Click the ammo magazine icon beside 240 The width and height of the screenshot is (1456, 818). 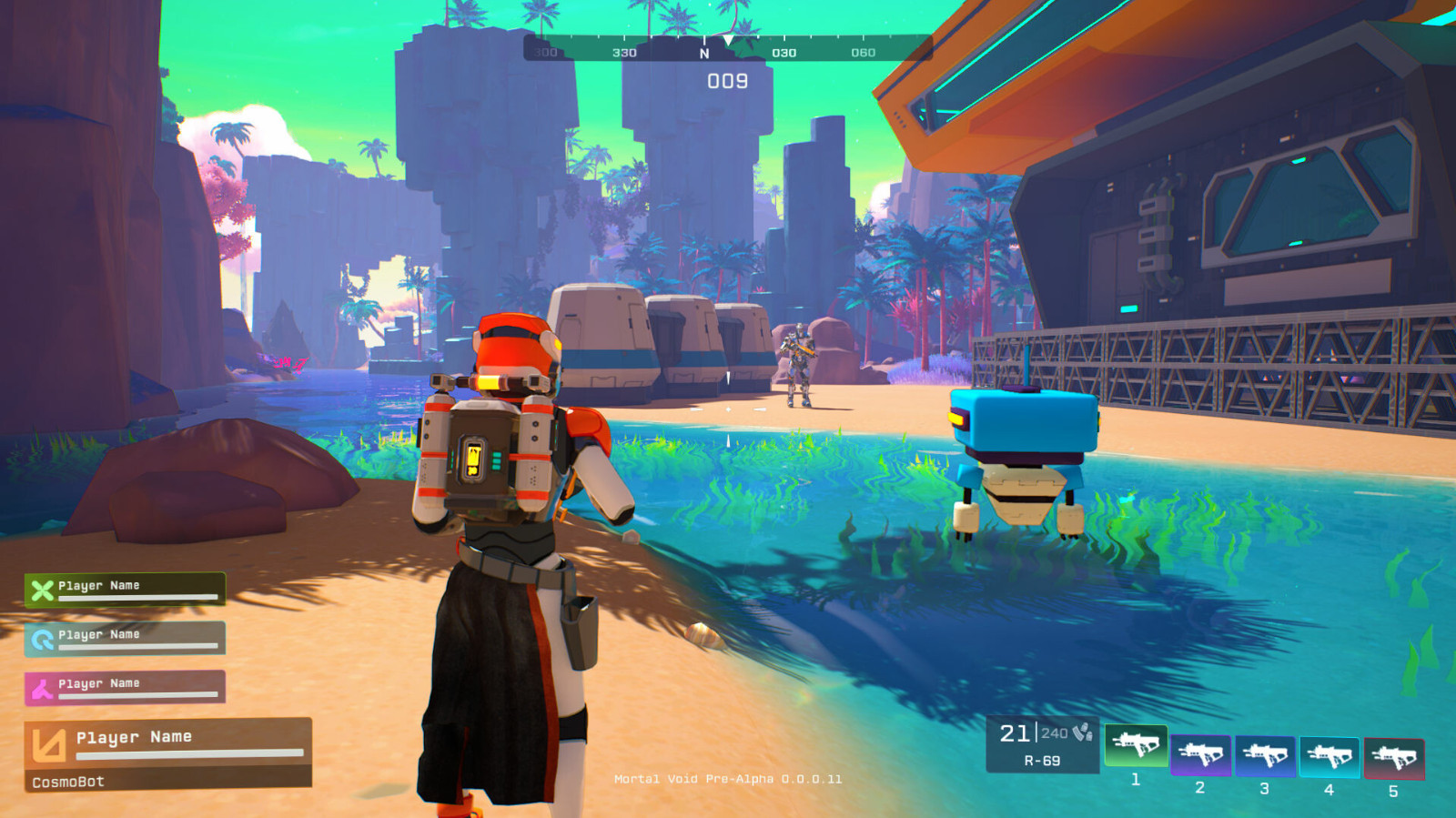coord(1084,732)
